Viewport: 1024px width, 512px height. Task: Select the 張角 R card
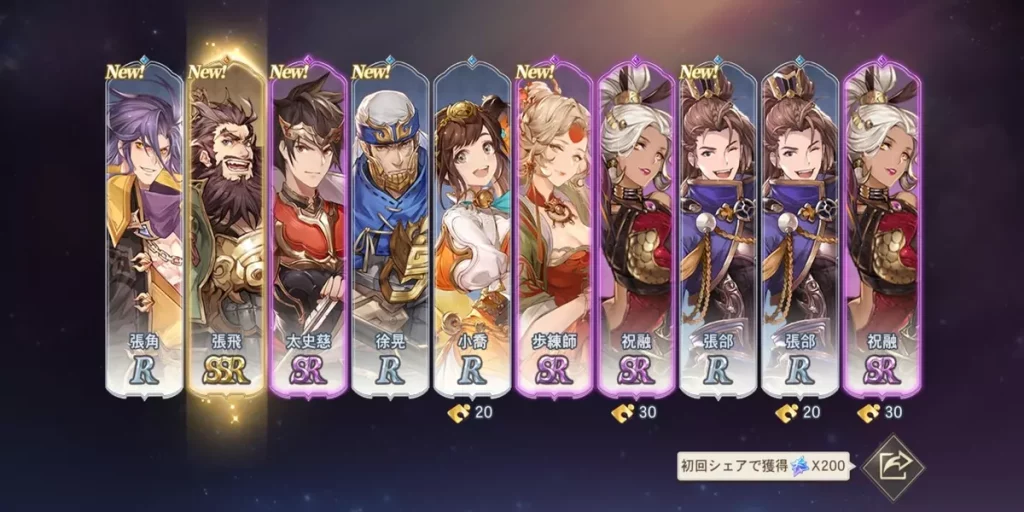pos(144,230)
